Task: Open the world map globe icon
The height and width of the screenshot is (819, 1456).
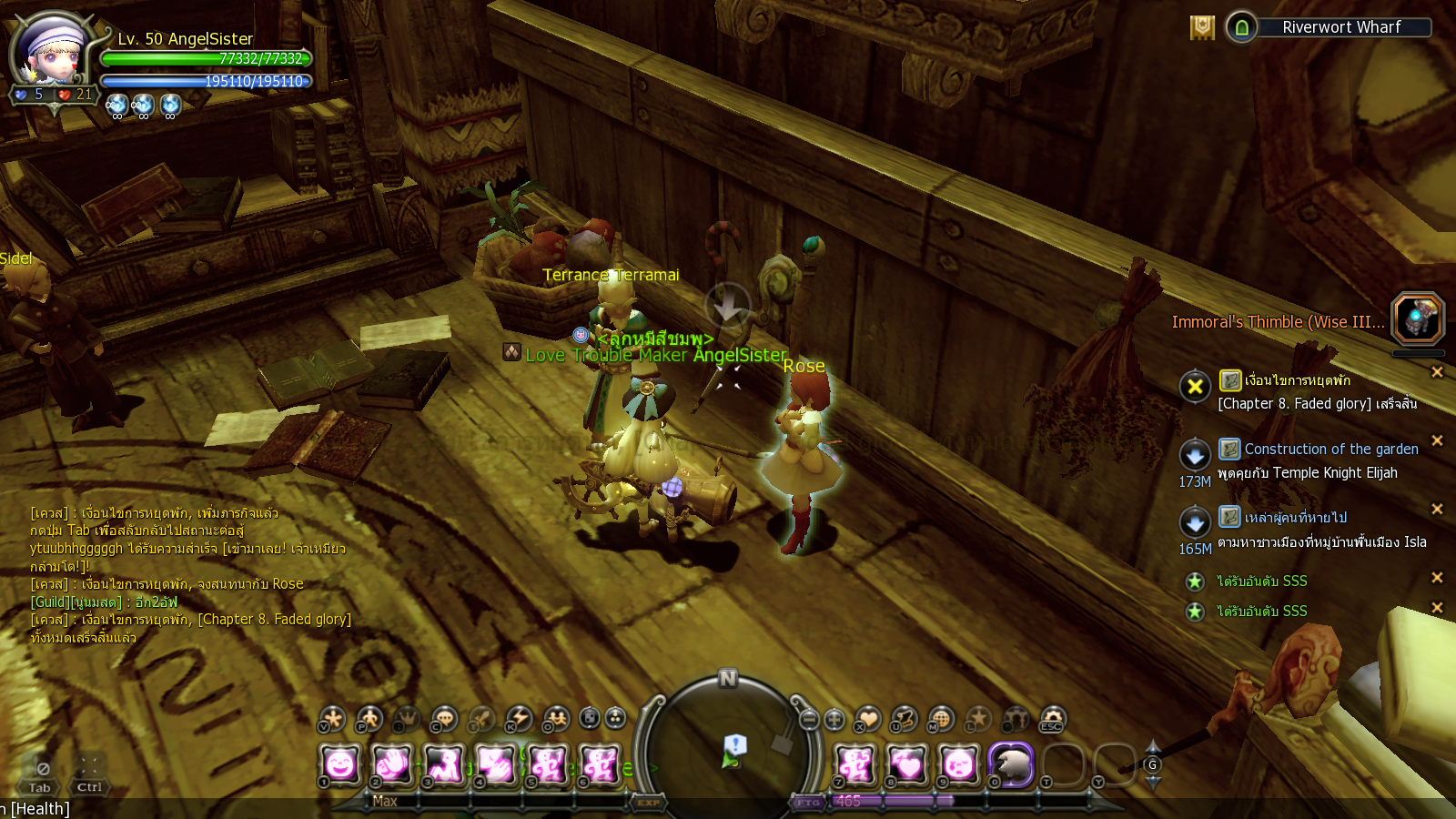Action: [x=941, y=719]
